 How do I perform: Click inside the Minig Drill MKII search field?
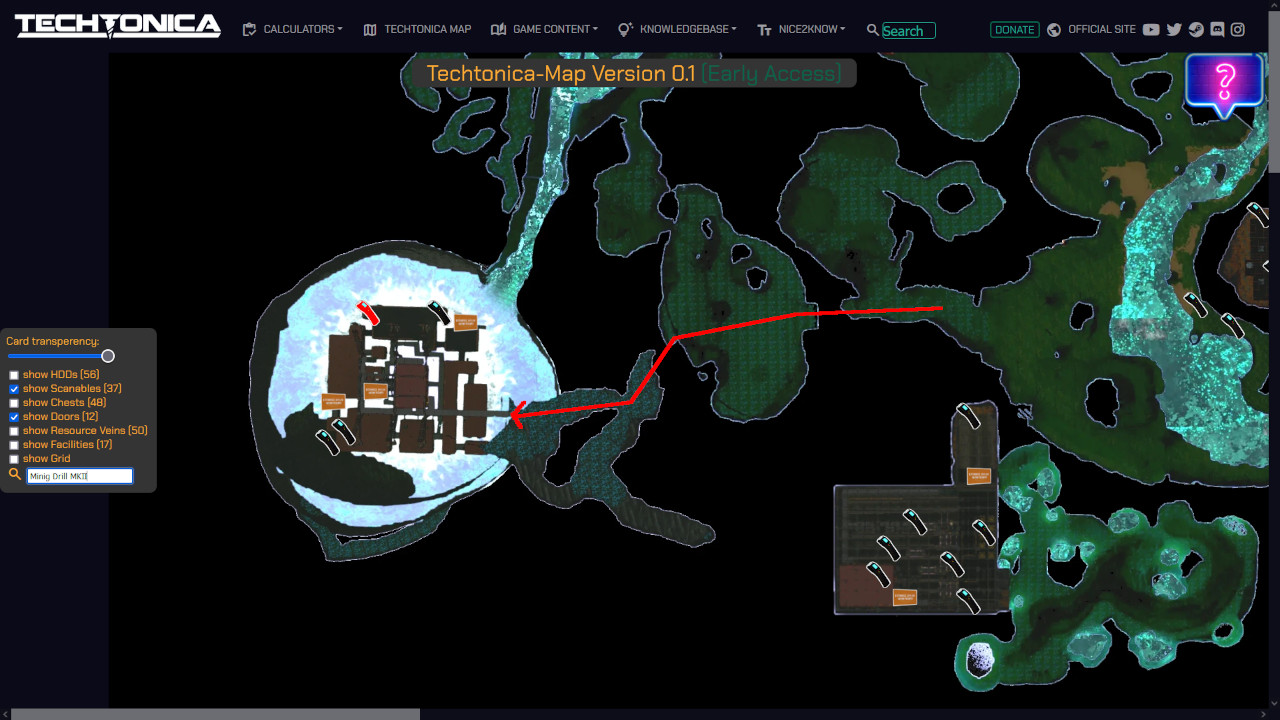point(80,475)
